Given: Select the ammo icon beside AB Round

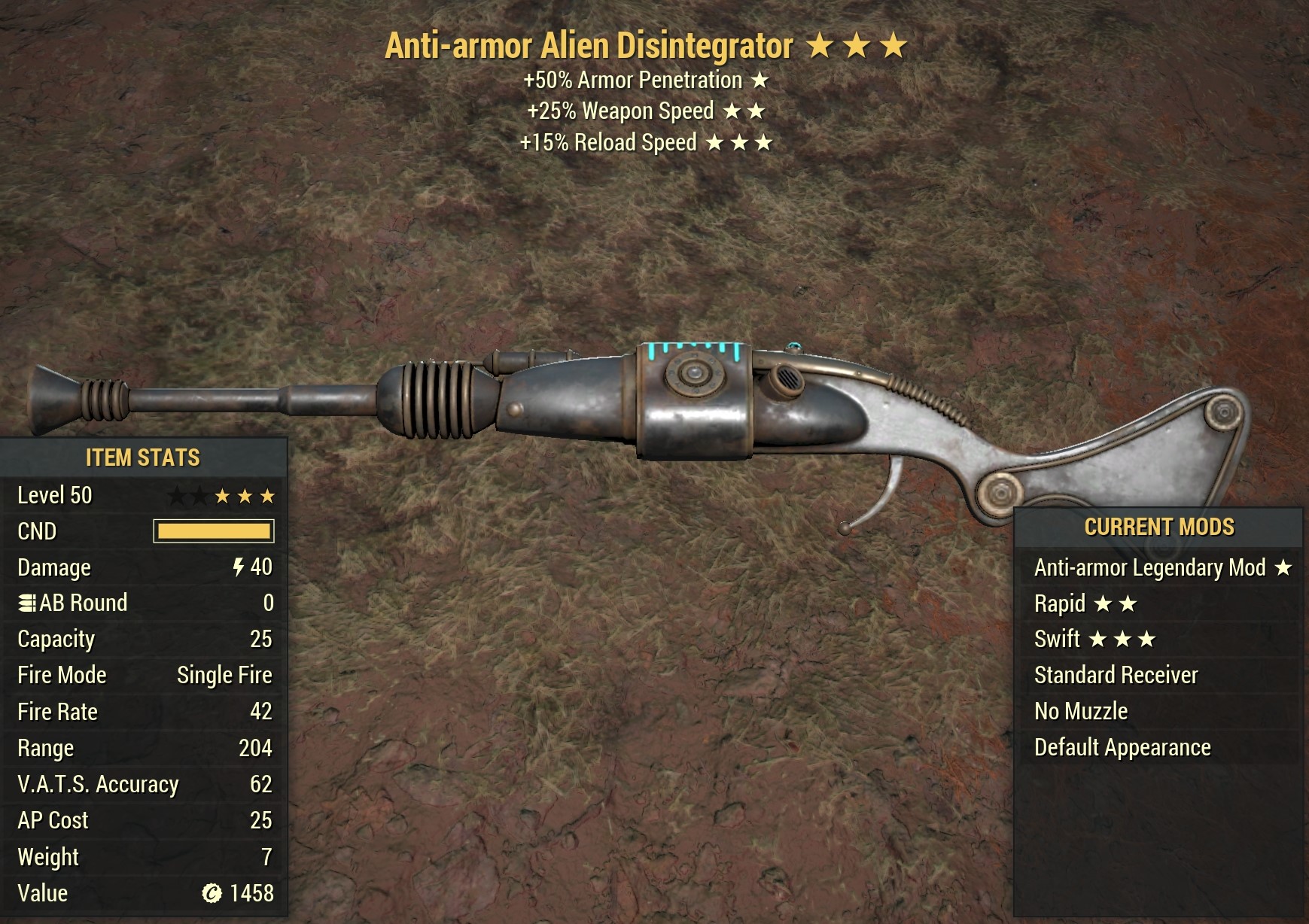Looking at the screenshot, I should coord(27,602).
